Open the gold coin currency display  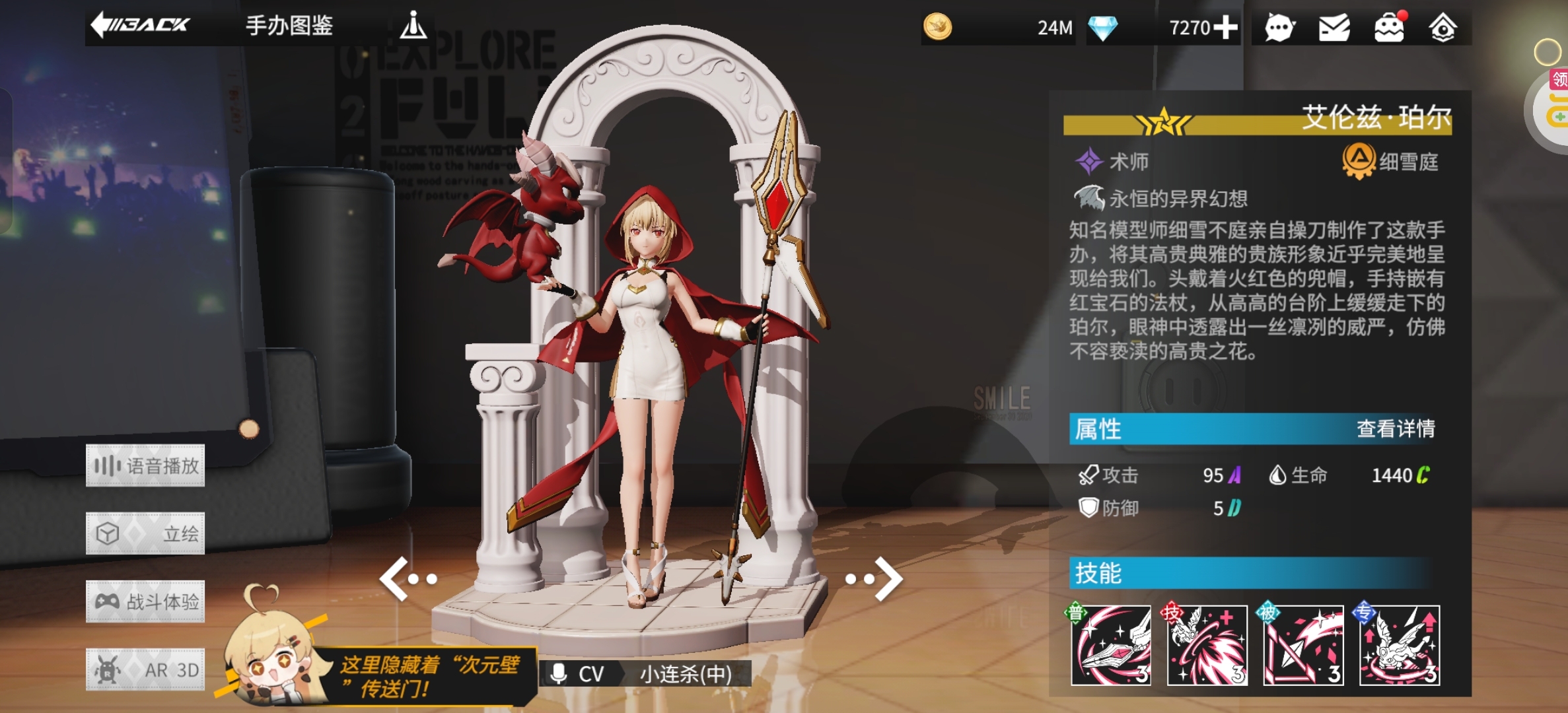coord(997,28)
